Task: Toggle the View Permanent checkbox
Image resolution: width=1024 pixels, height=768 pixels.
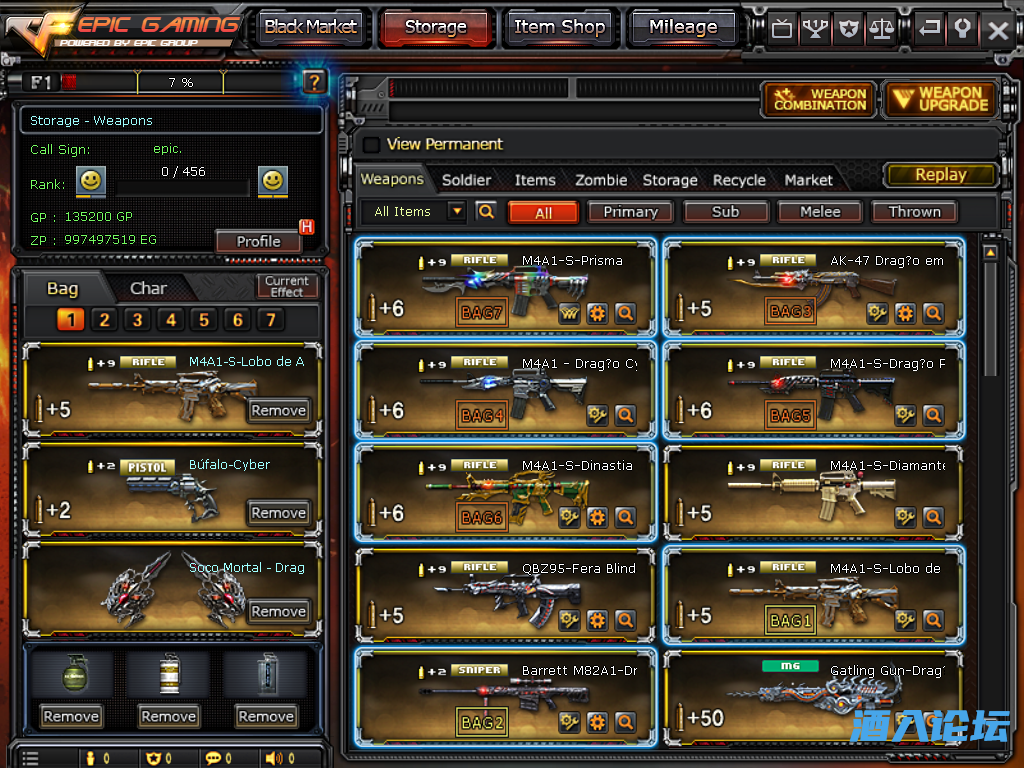Action: tap(371, 144)
